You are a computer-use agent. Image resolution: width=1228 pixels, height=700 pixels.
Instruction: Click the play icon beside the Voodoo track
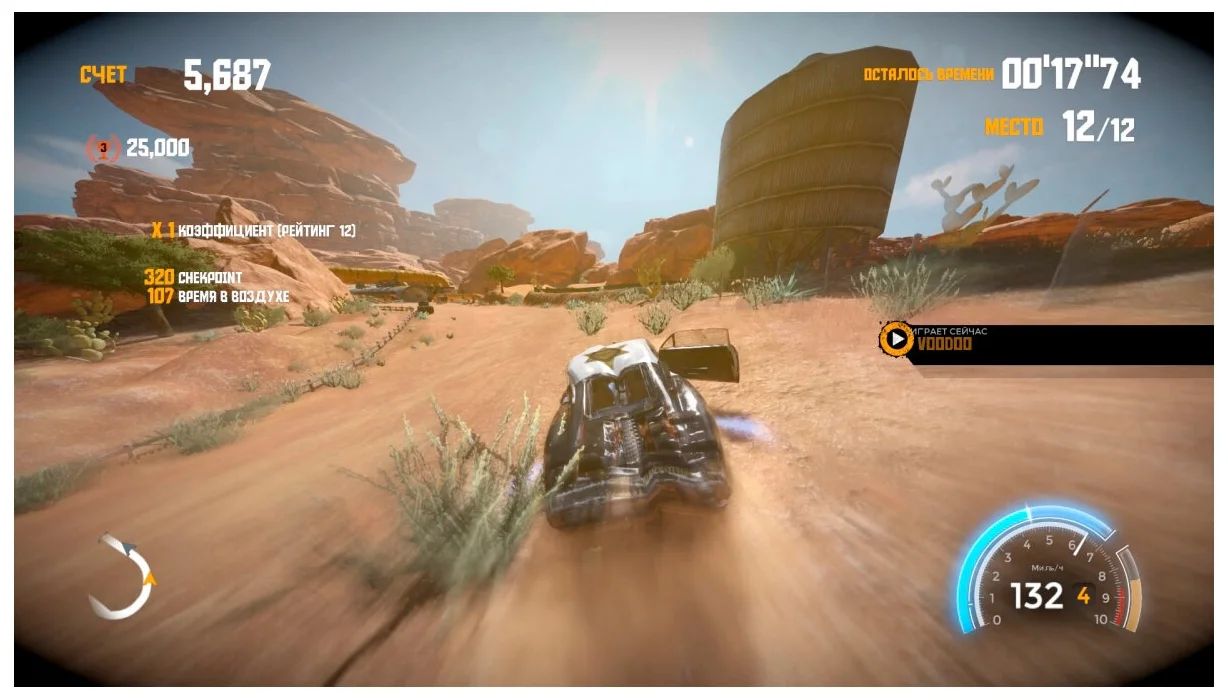895,338
